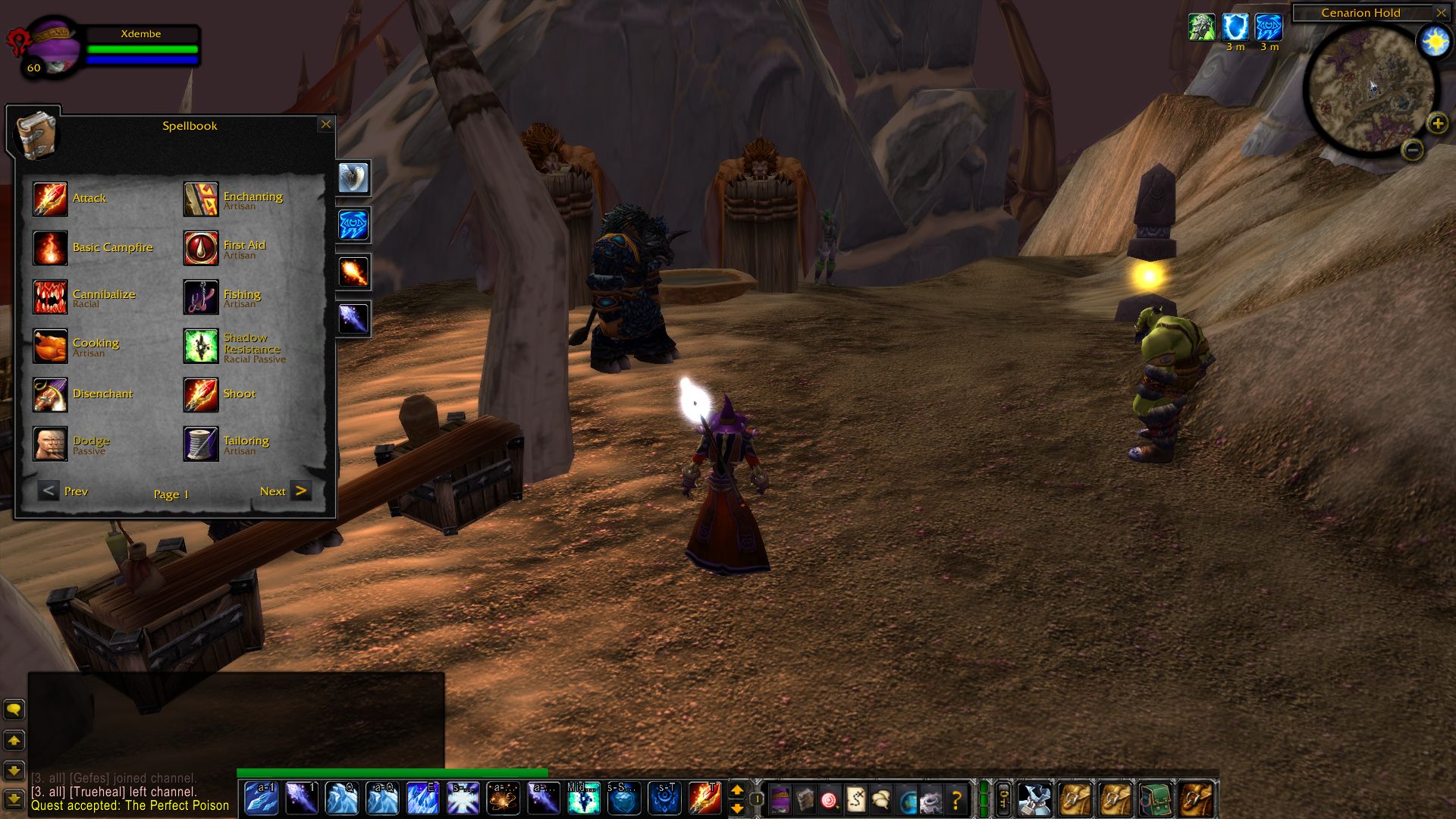1456x819 pixels.
Task: Close the Spellbook window
Action: click(x=326, y=124)
